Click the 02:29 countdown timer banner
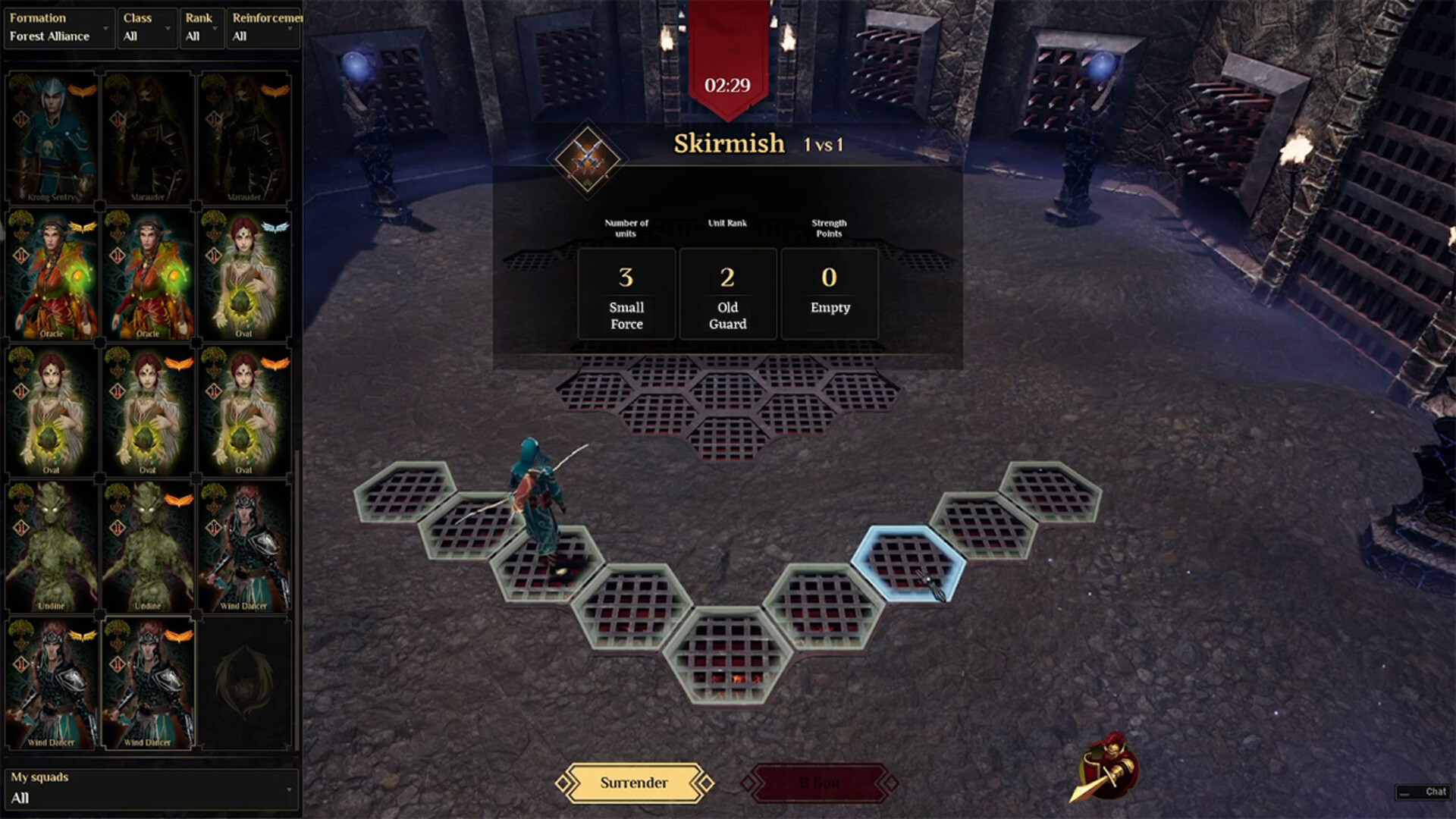Screen dimensions: 1456x819 click(726, 86)
